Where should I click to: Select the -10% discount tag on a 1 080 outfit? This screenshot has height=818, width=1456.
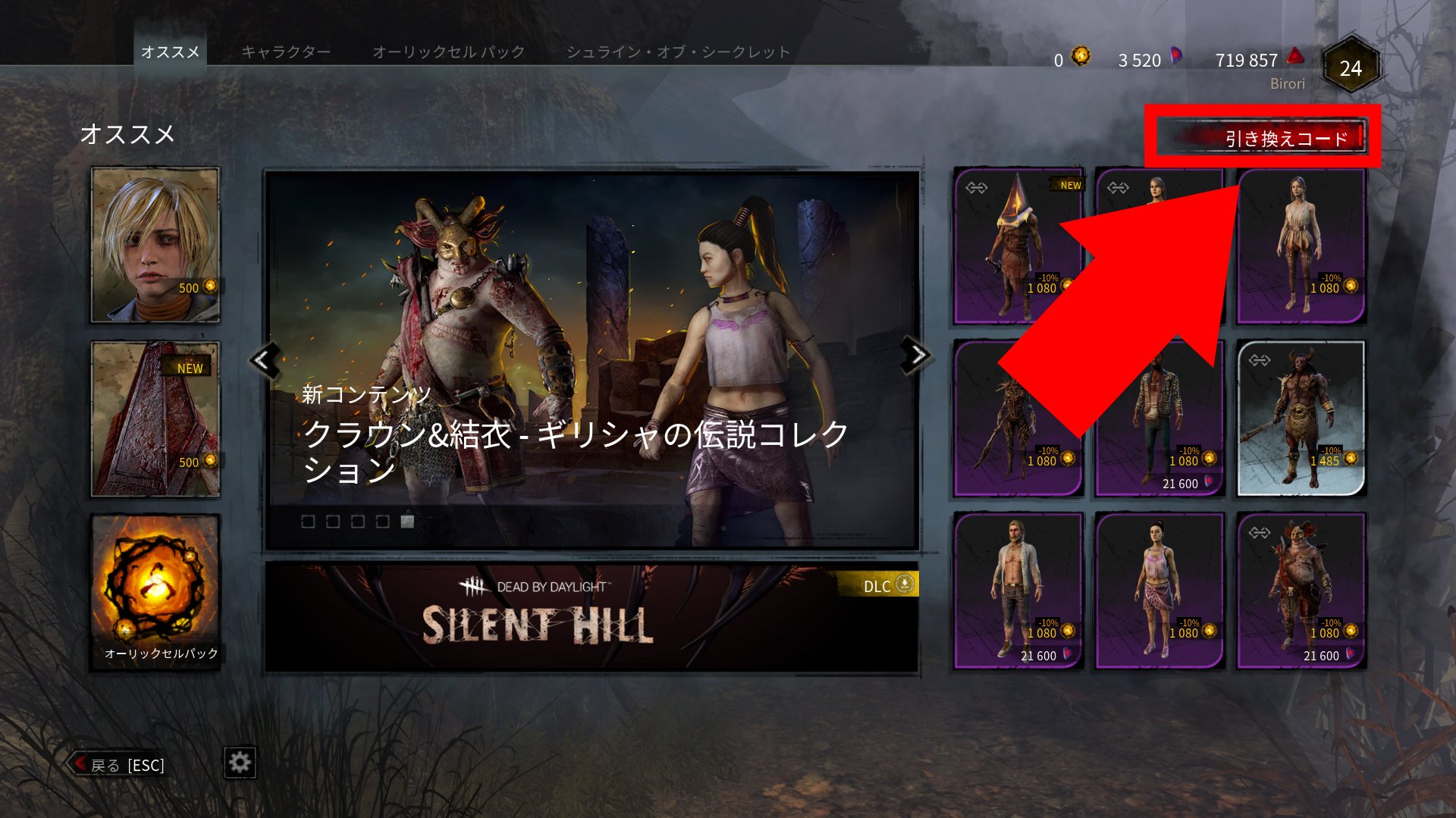point(1049,277)
